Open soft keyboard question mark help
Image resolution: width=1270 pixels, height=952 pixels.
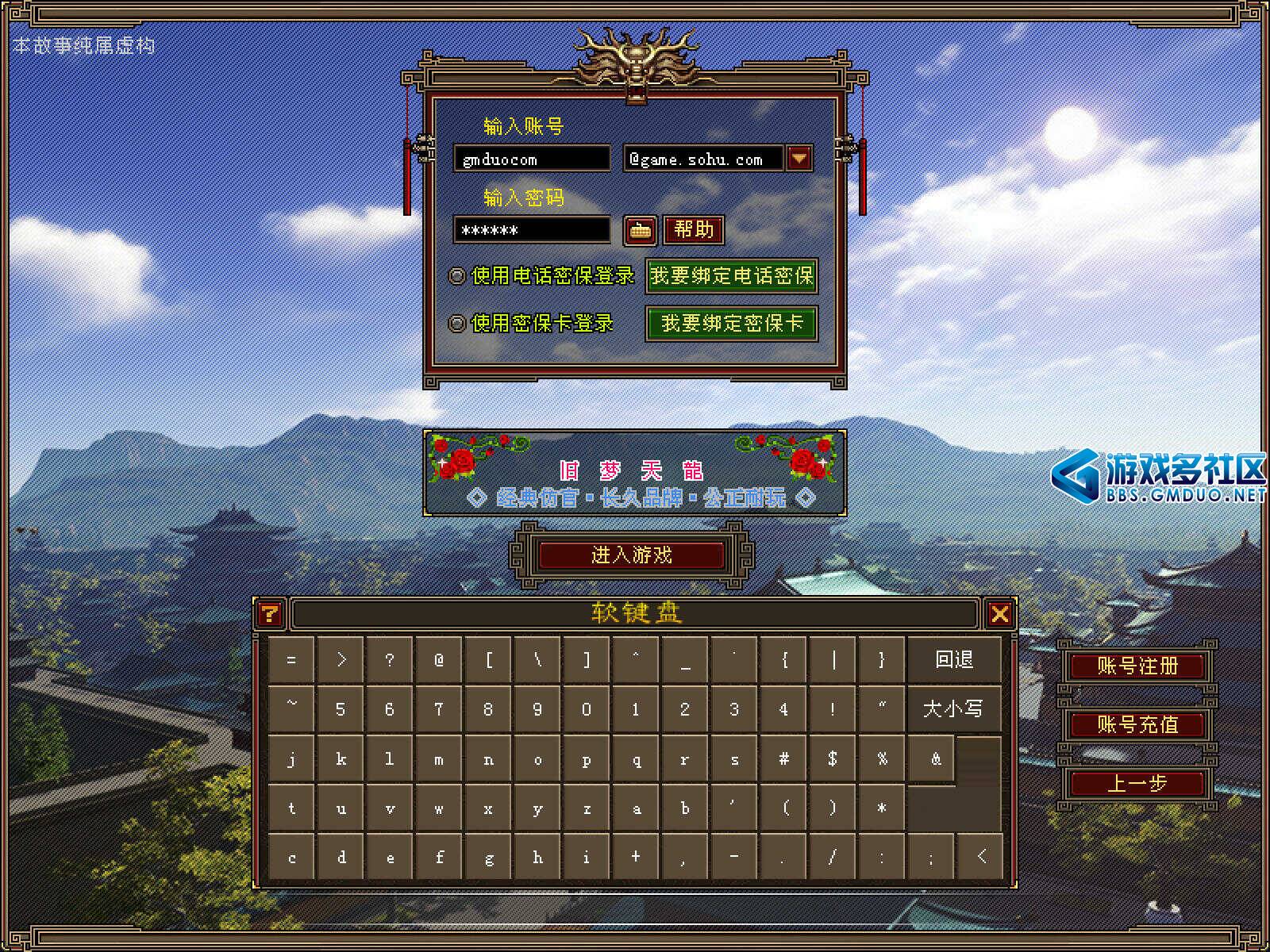click(270, 613)
